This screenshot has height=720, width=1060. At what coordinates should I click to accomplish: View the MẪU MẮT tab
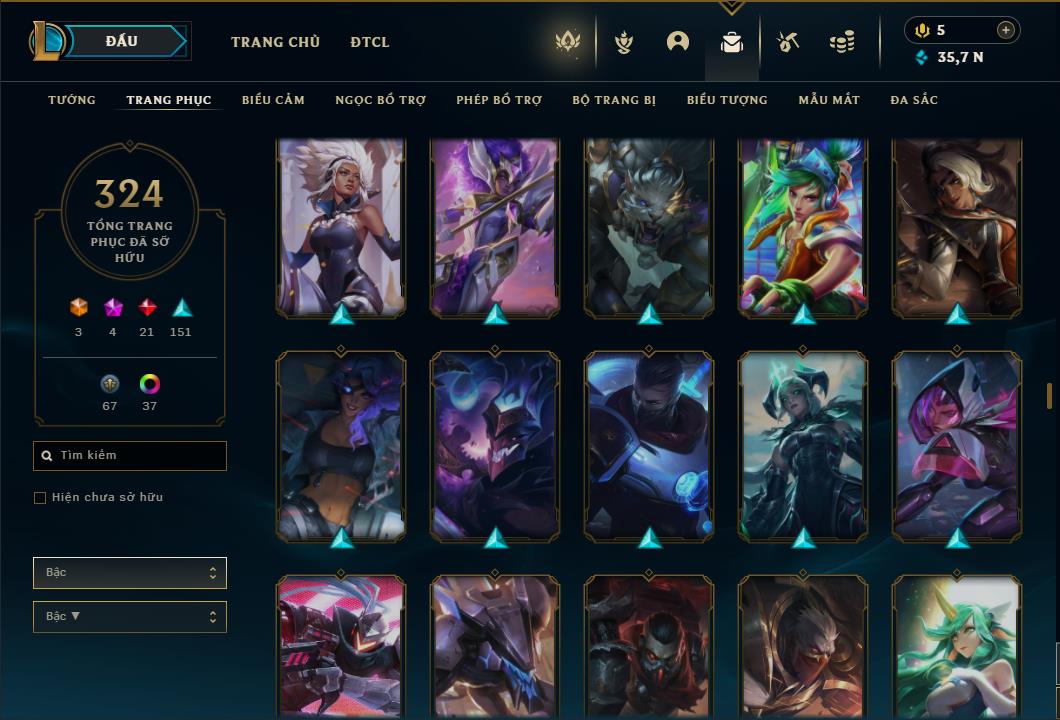(829, 100)
